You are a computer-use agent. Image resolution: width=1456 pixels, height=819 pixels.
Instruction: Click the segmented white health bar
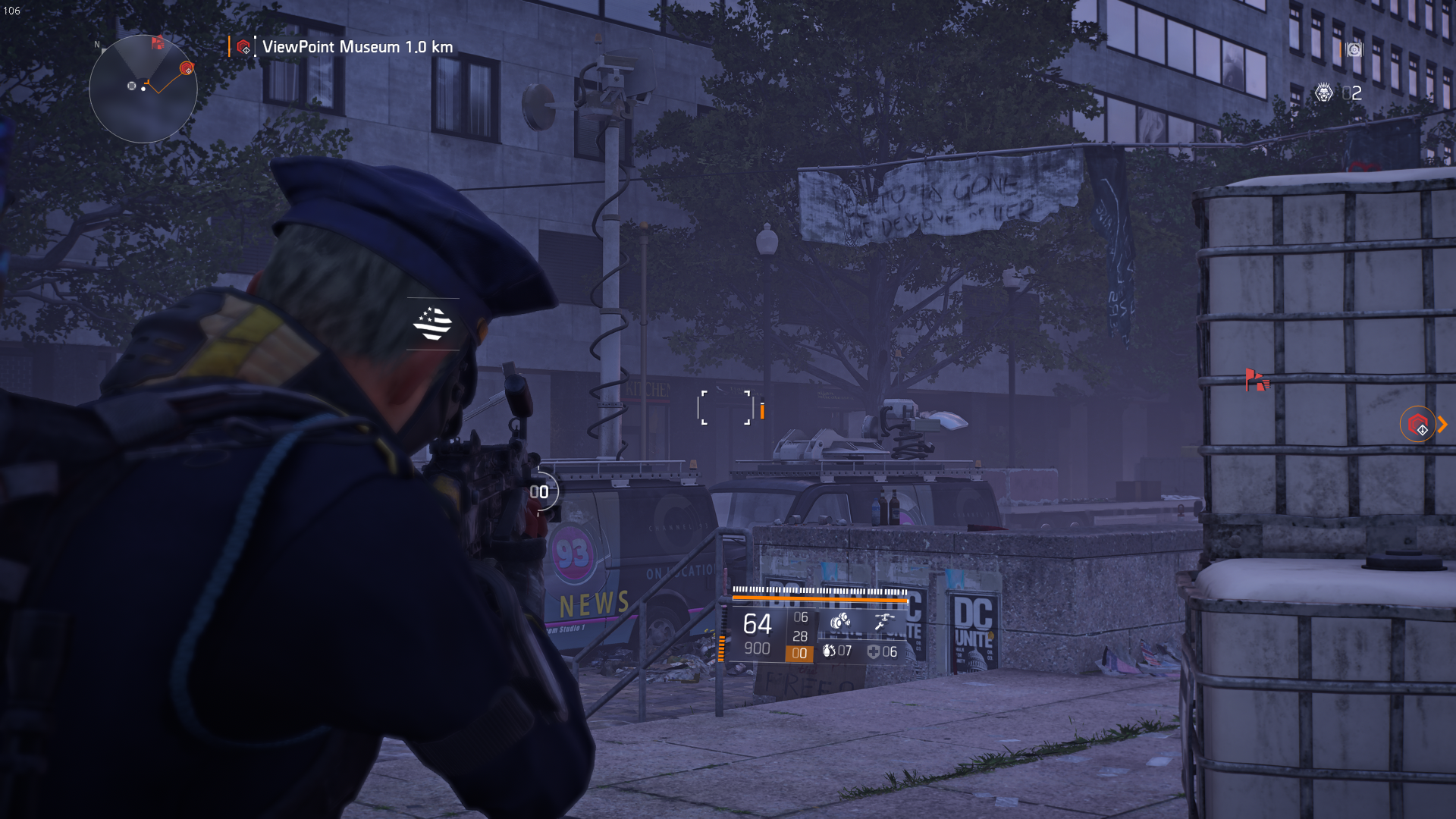819,589
